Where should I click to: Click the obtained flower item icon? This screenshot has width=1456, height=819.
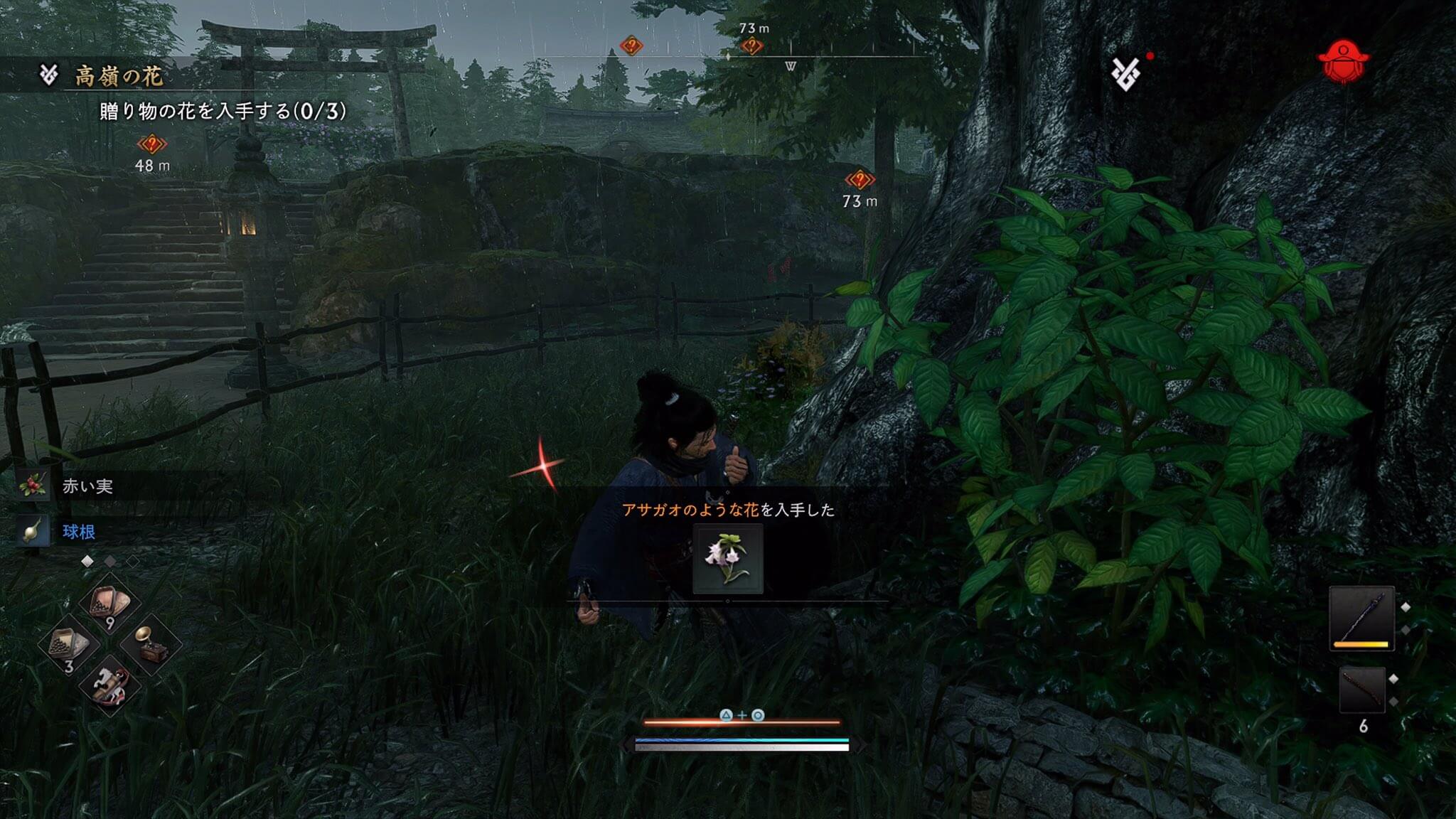[x=727, y=560]
